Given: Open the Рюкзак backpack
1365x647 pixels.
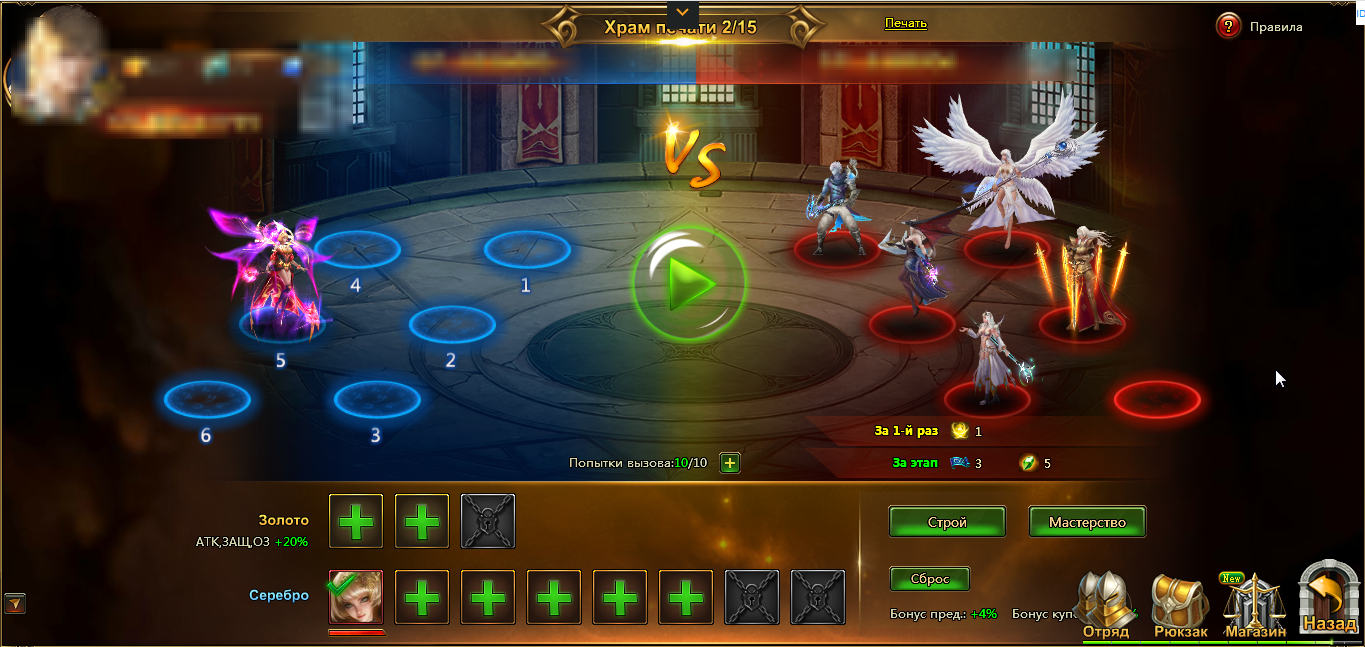Looking at the screenshot, I should pyautogui.click(x=1180, y=606).
